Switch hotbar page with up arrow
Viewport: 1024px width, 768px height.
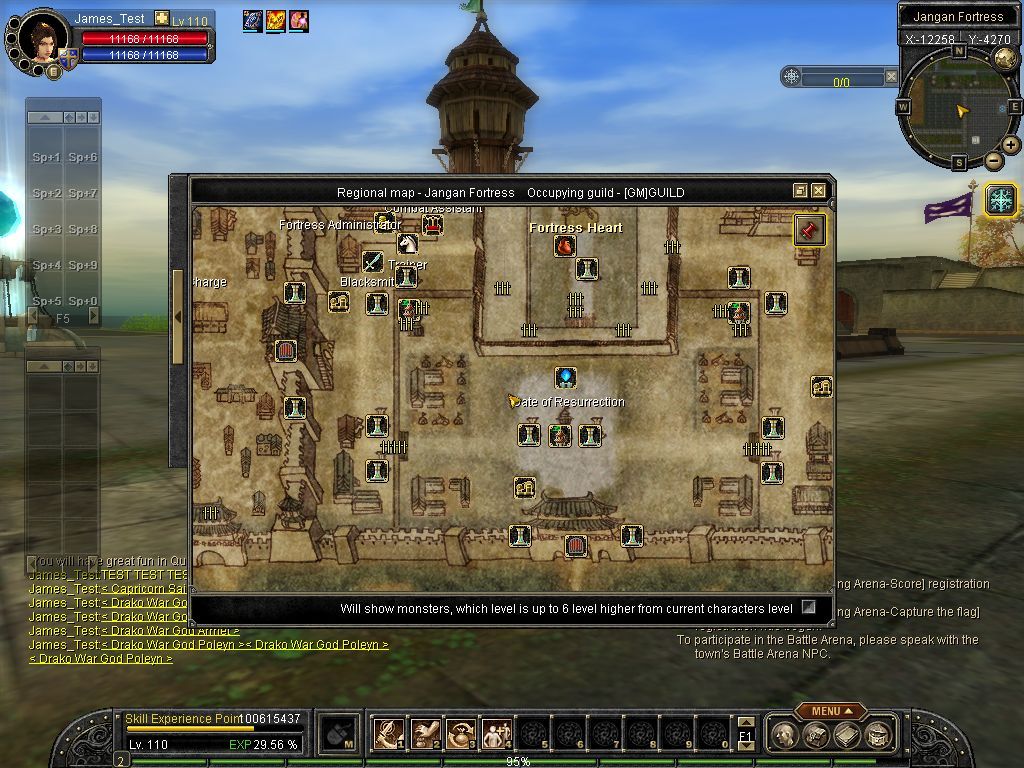point(745,722)
